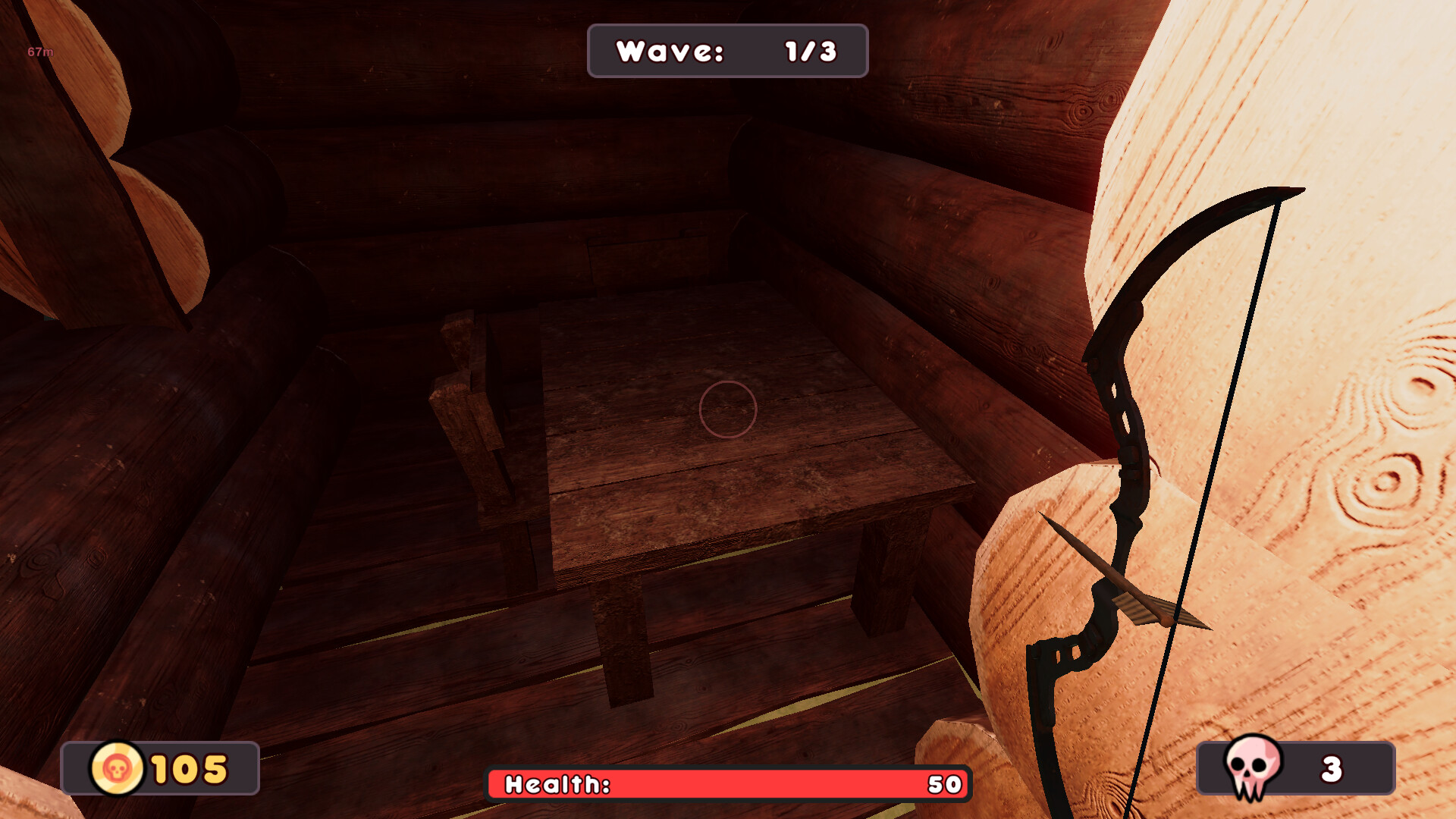Click the crosshair reticle circle
The width and height of the screenshot is (1456, 819).
729,408
